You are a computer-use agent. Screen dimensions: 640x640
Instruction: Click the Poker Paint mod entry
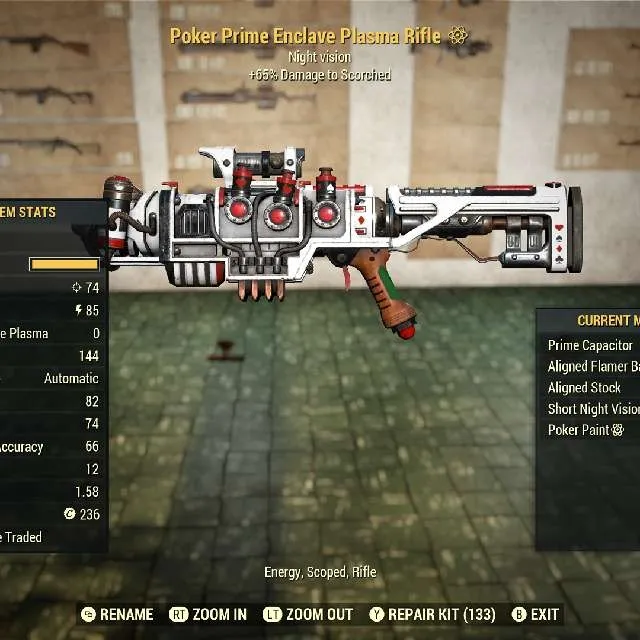(x=586, y=430)
